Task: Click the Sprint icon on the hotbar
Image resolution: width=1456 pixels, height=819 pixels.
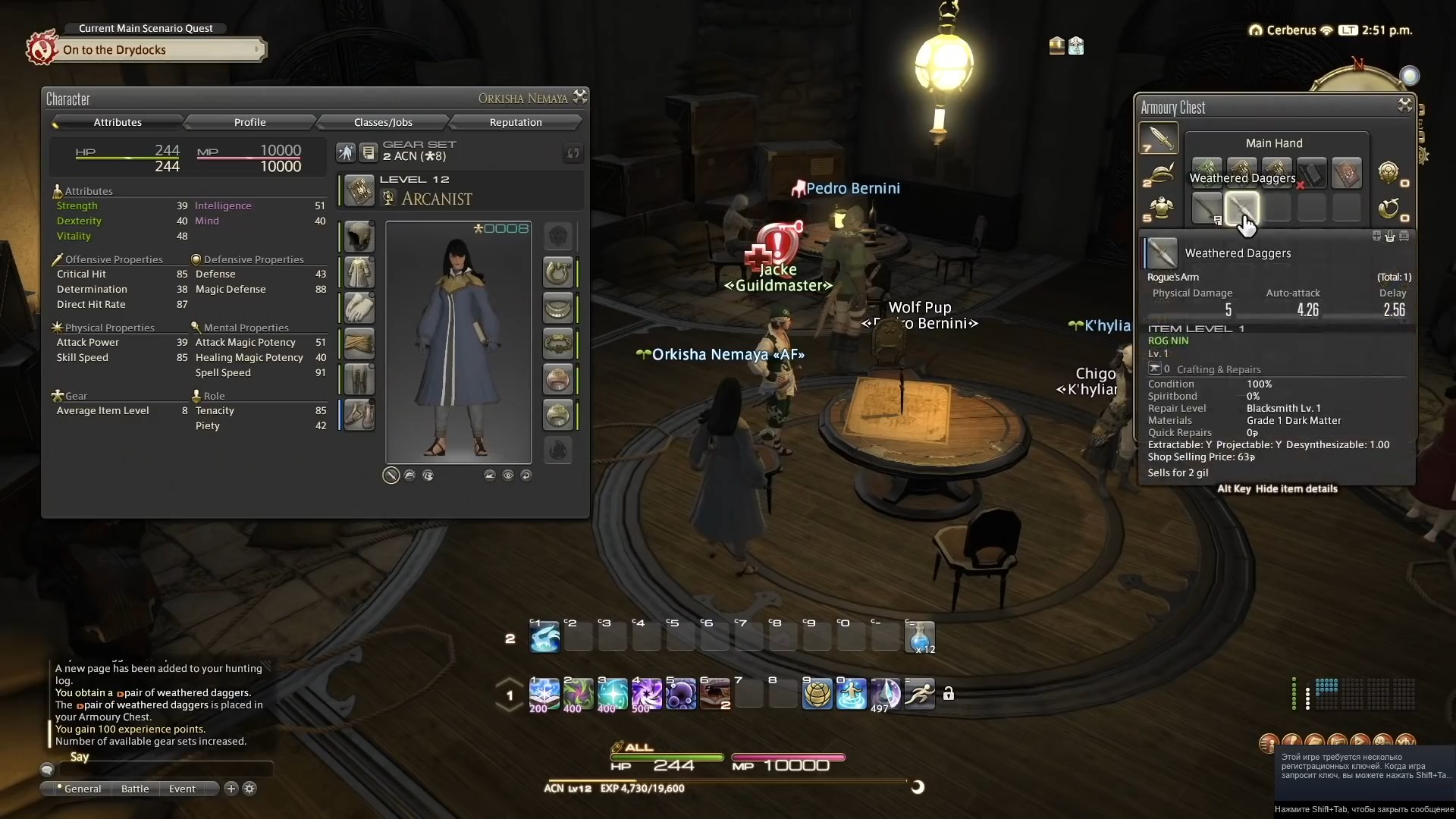Action: coord(918,694)
